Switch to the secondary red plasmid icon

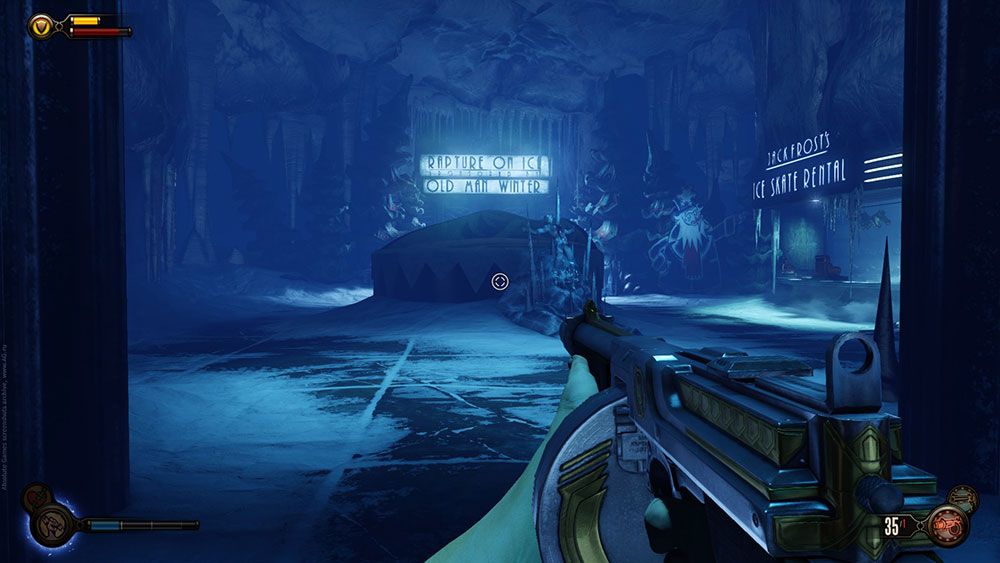tap(36, 495)
